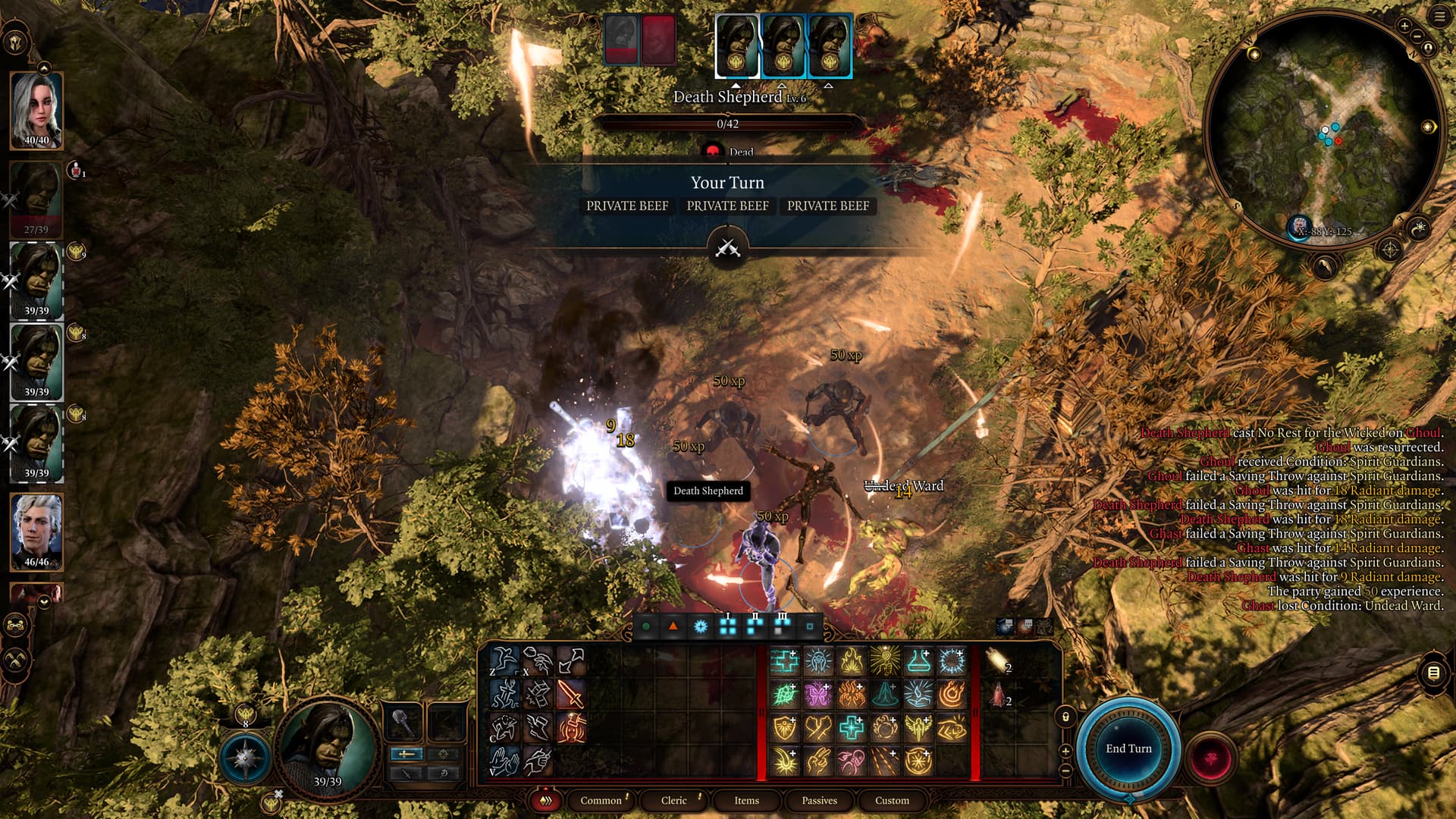
Task: Open the Cleric hotbar tab
Action: tap(673, 800)
